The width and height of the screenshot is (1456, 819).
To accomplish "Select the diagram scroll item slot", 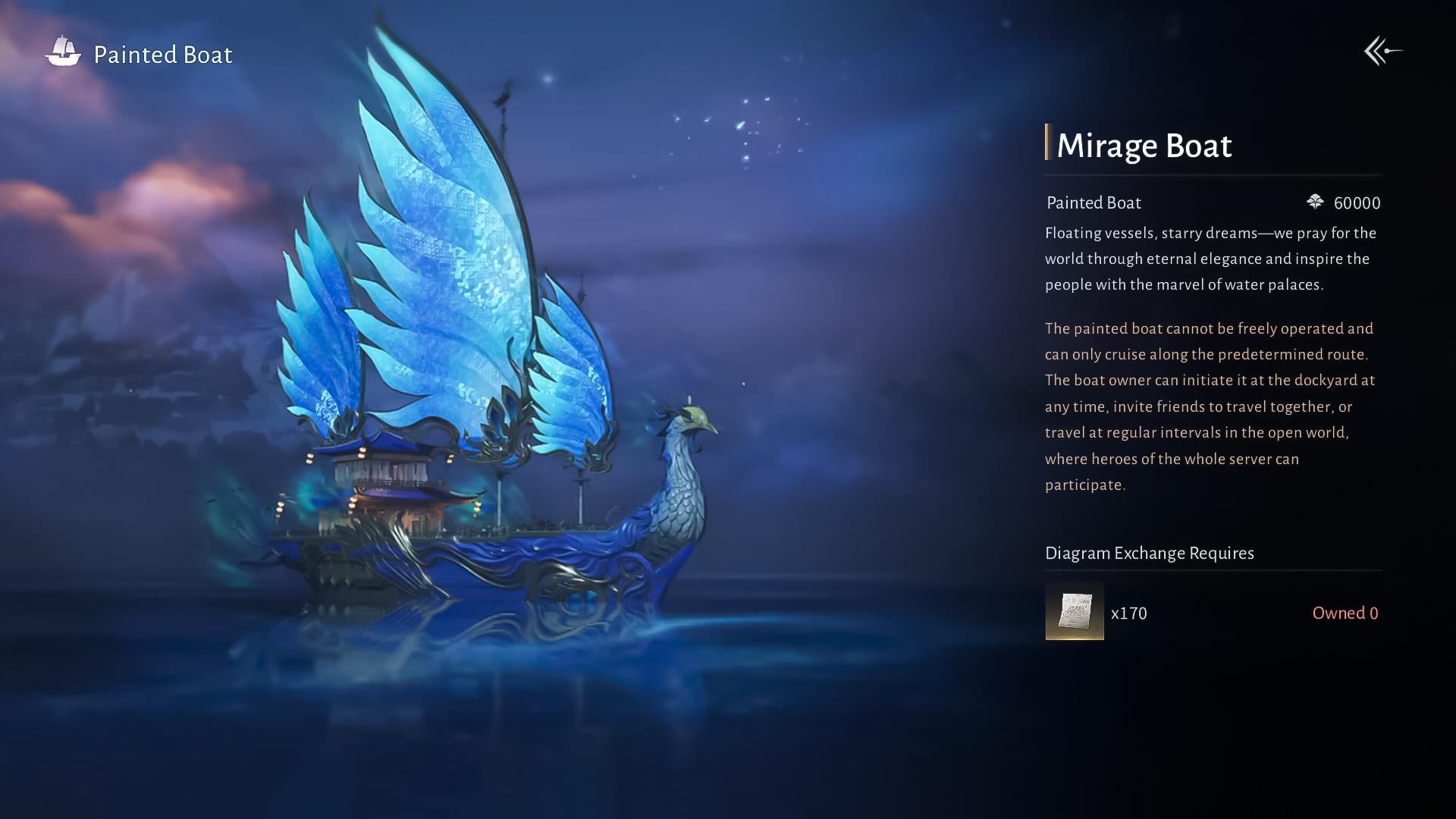I will 1075,611.
